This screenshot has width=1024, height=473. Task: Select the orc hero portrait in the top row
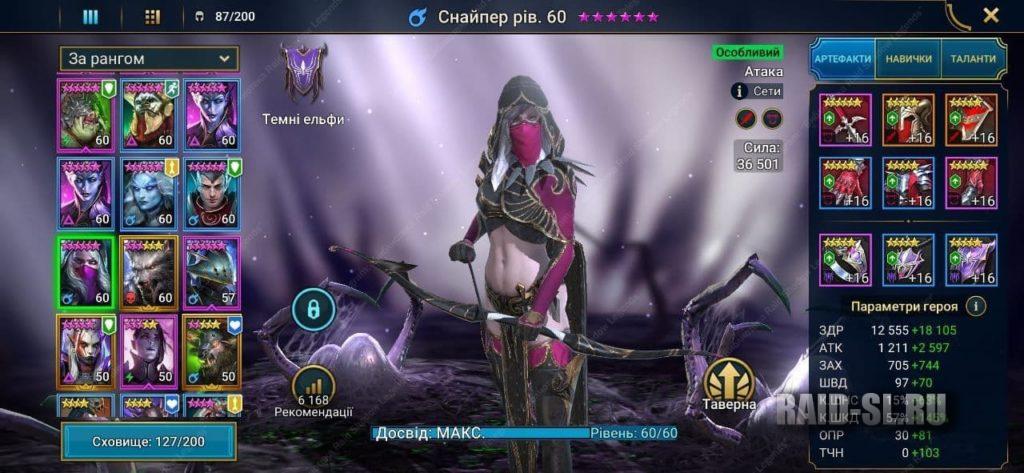point(86,113)
